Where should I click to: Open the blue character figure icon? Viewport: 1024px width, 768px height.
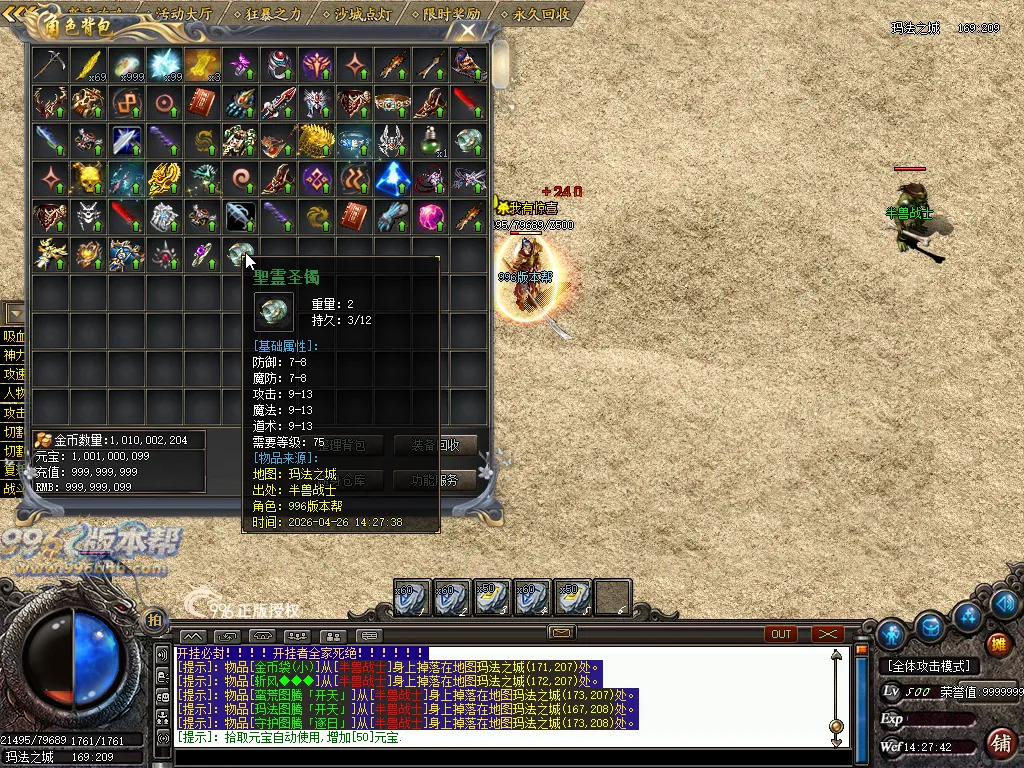(890, 634)
